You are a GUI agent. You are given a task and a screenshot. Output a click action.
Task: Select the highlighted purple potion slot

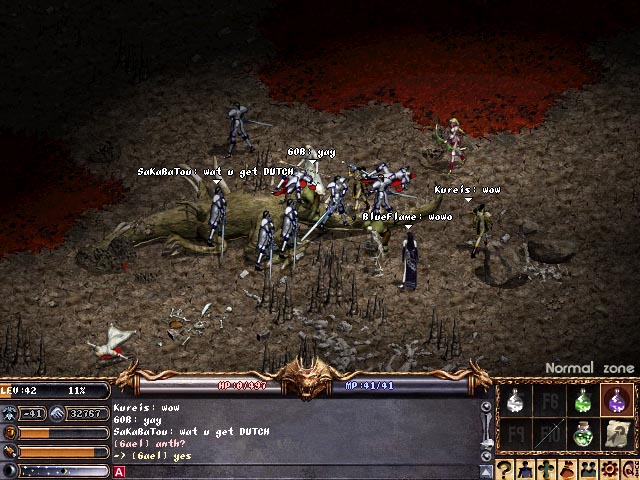(616, 401)
